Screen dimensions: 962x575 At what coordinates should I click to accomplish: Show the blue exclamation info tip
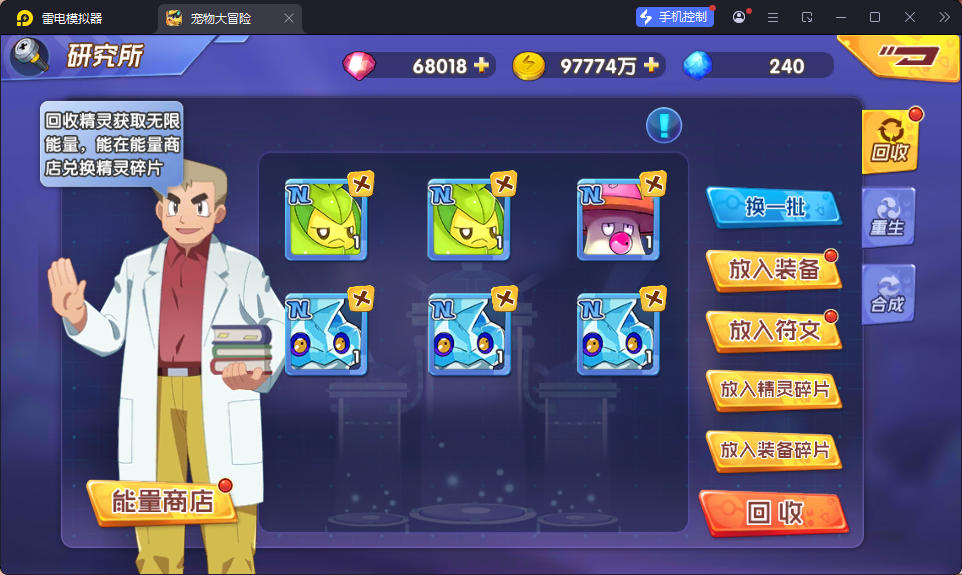click(x=664, y=125)
